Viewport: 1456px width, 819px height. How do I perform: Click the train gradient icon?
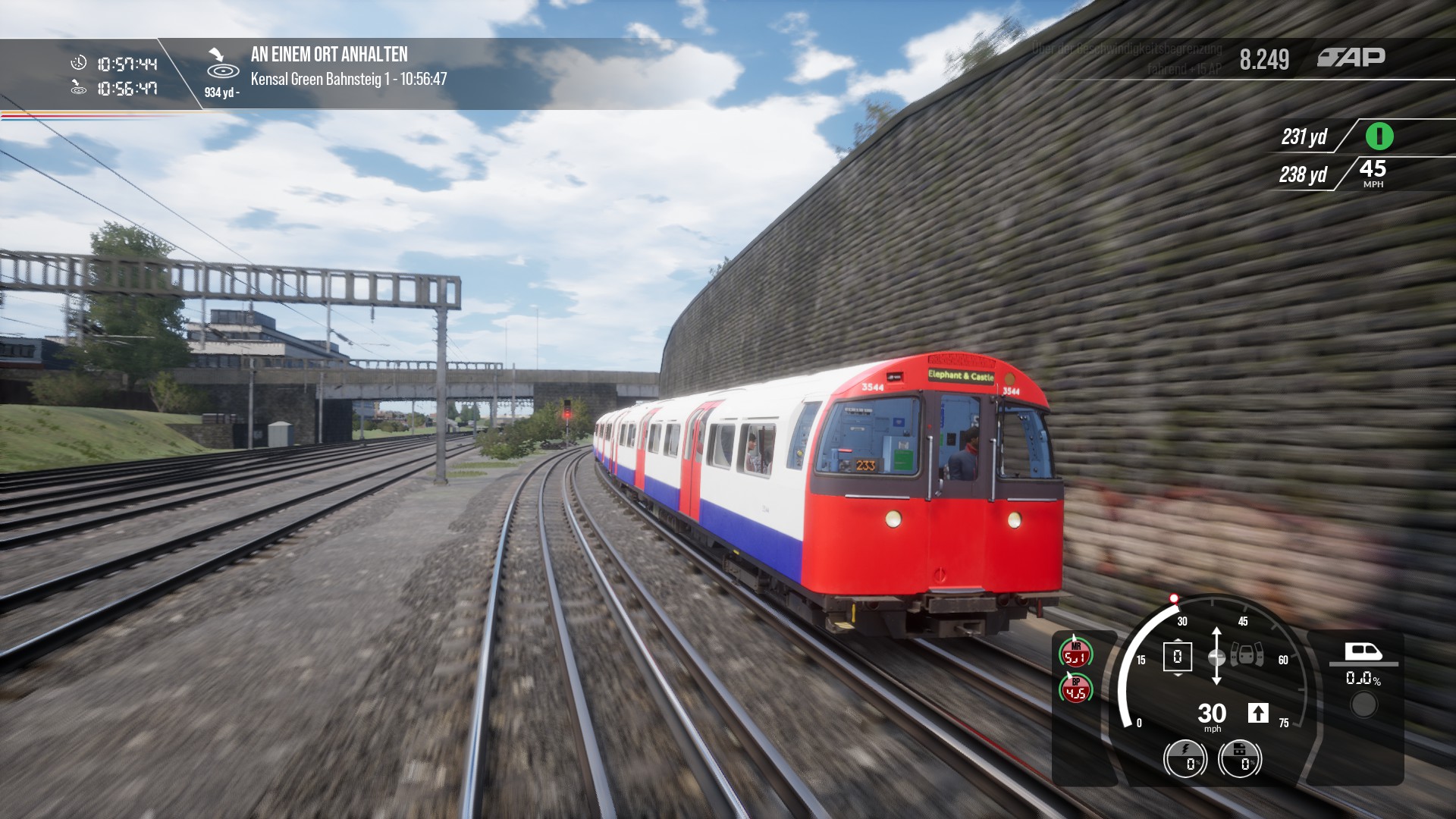tap(1363, 652)
